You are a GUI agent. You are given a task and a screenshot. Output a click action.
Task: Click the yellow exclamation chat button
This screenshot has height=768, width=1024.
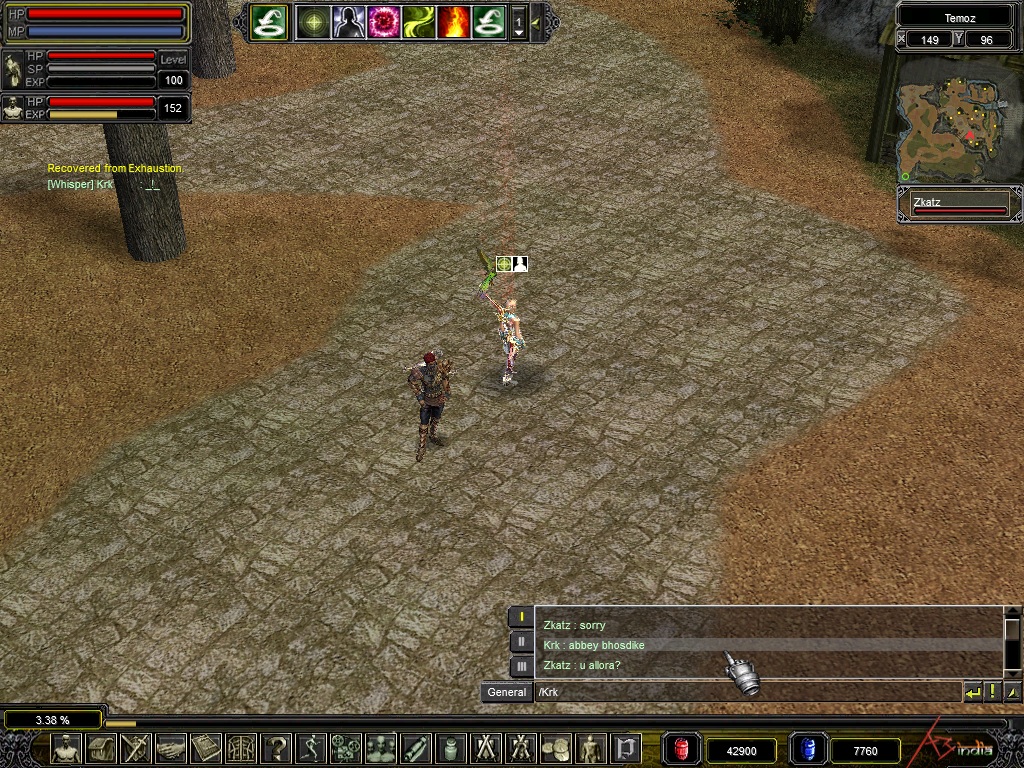pyautogui.click(x=992, y=692)
